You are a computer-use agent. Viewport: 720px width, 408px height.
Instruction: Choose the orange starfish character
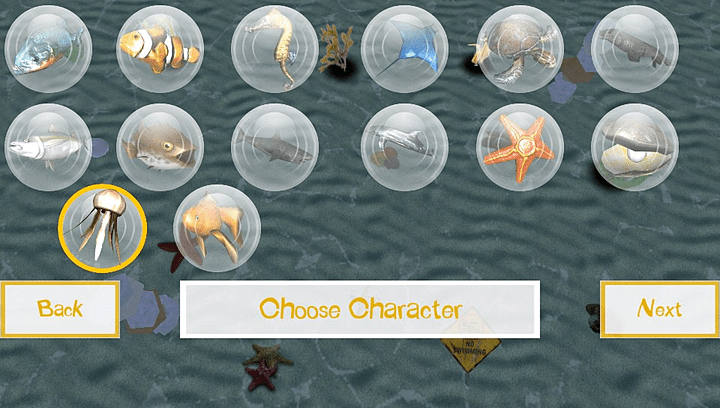click(x=520, y=147)
